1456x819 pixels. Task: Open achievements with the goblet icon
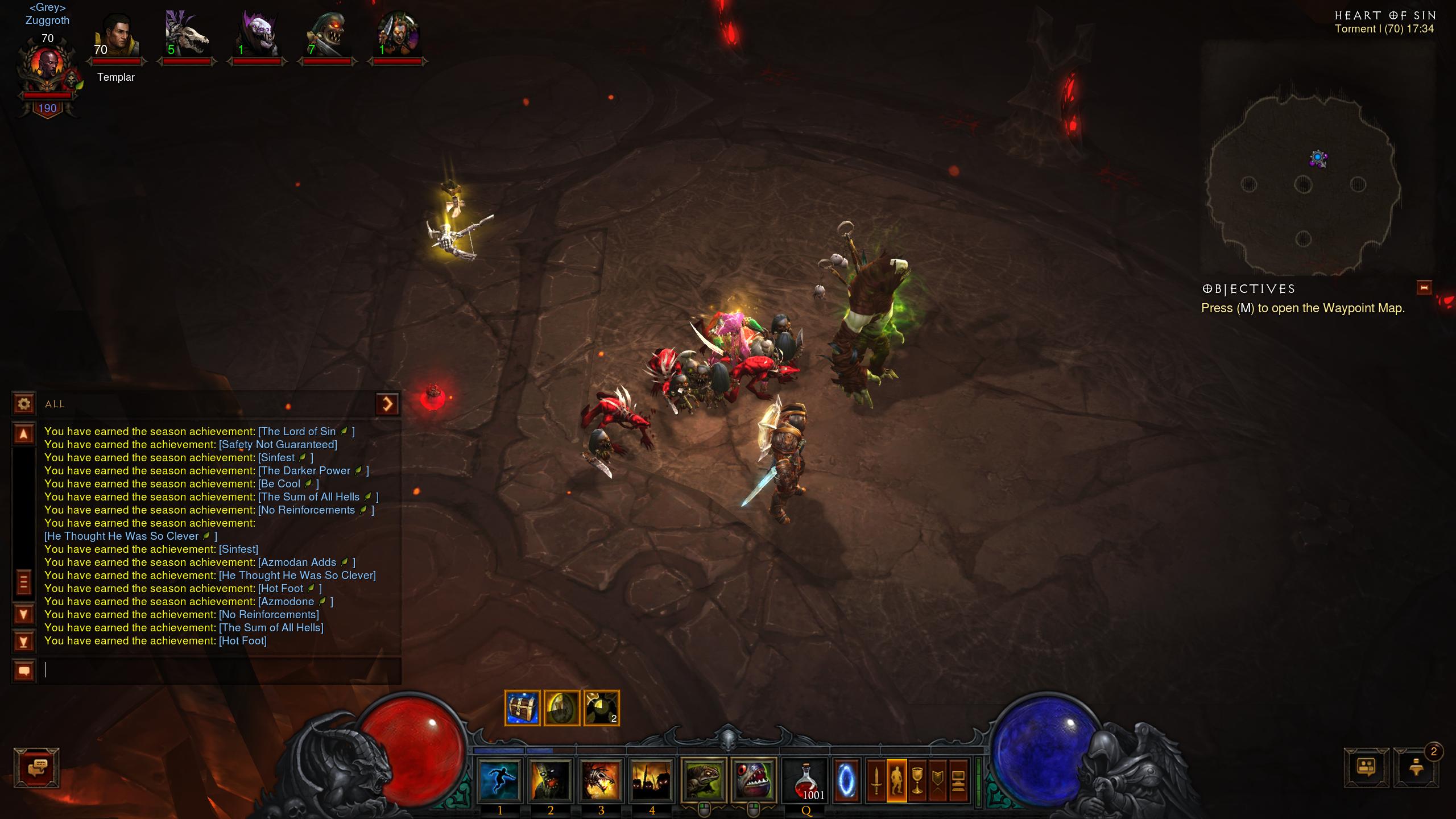click(917, 780)
